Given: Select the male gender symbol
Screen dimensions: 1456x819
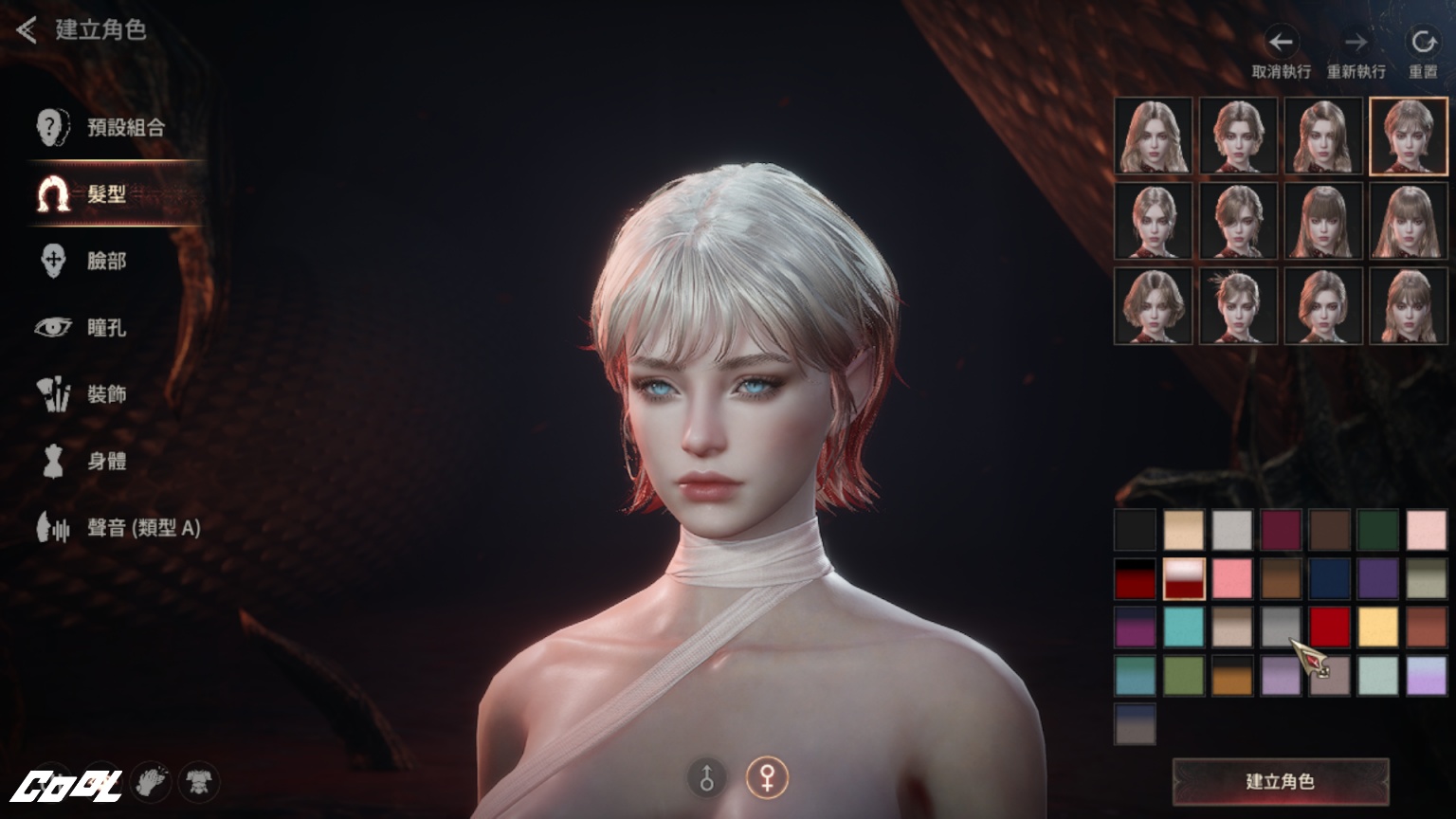Looking at the screenshot, I should click(707, 778).
